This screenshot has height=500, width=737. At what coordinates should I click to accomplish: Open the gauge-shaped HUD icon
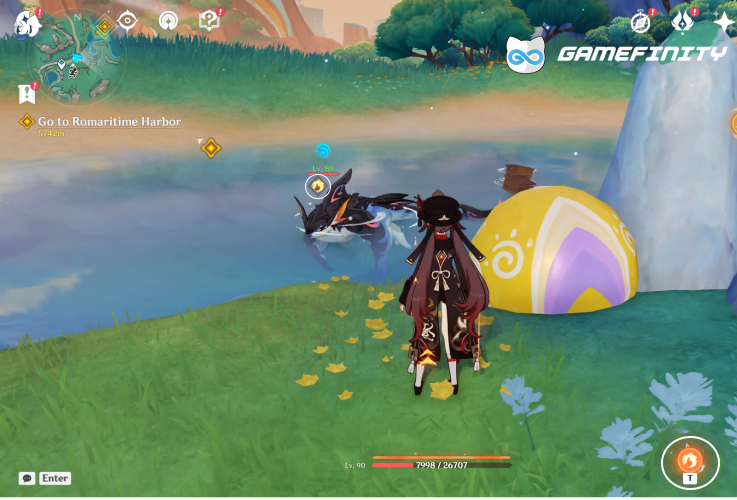pyautogui.click(x=168, y=20)
